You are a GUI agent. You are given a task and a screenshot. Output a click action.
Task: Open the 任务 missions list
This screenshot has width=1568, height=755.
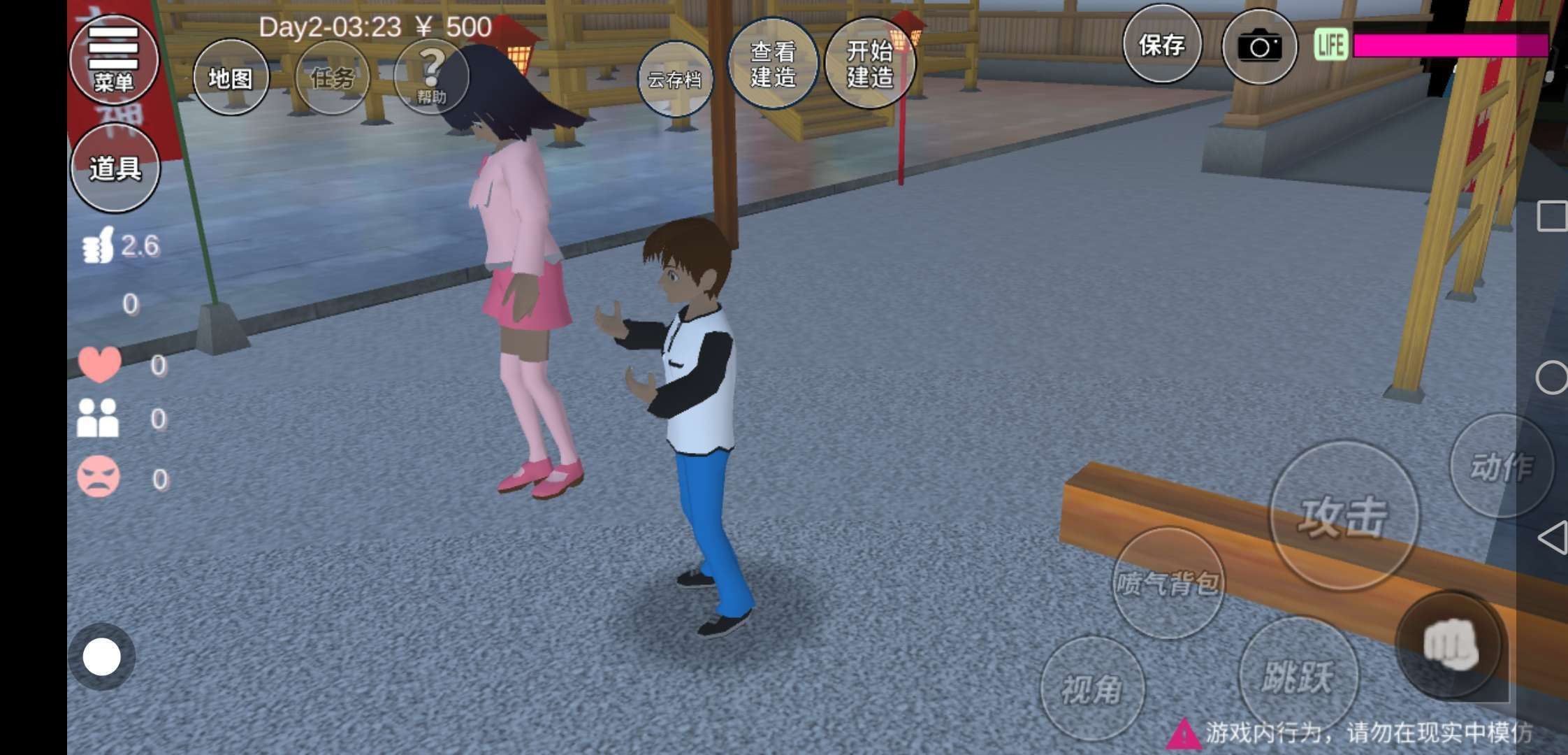tap(332, 78)
